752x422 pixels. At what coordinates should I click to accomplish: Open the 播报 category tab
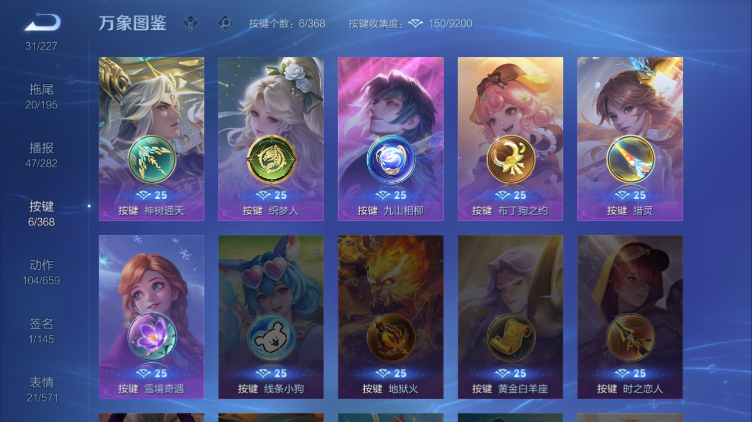[41, 154]
